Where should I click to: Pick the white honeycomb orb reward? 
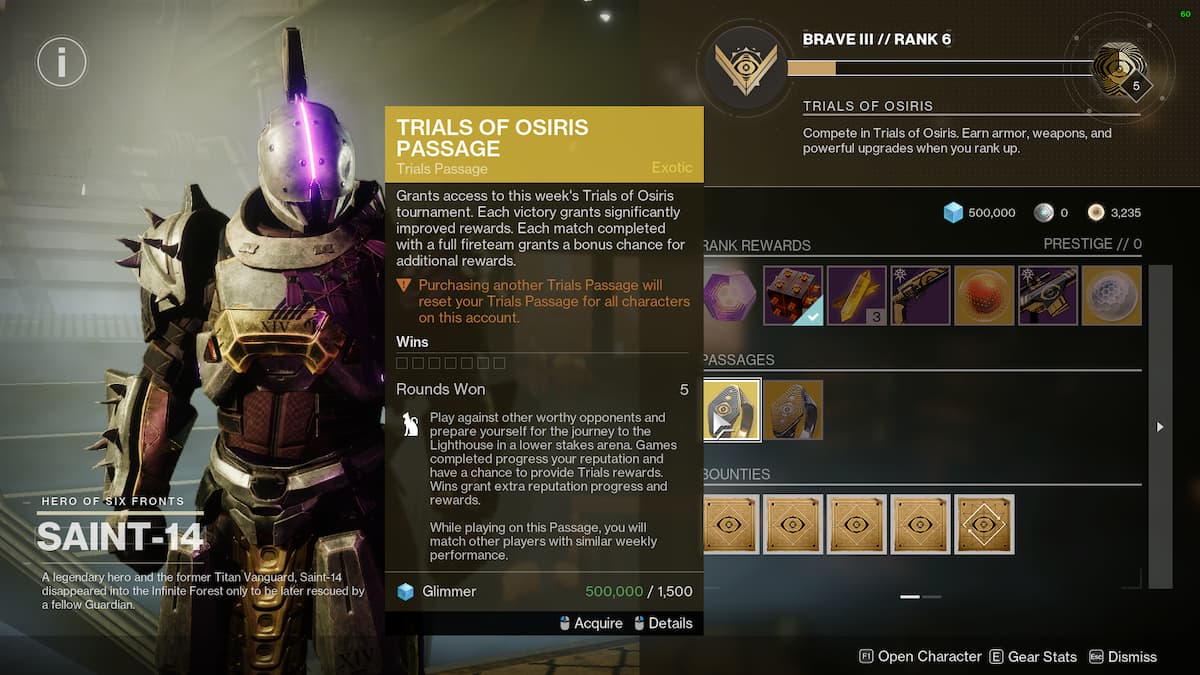(x=1111, y=295)
